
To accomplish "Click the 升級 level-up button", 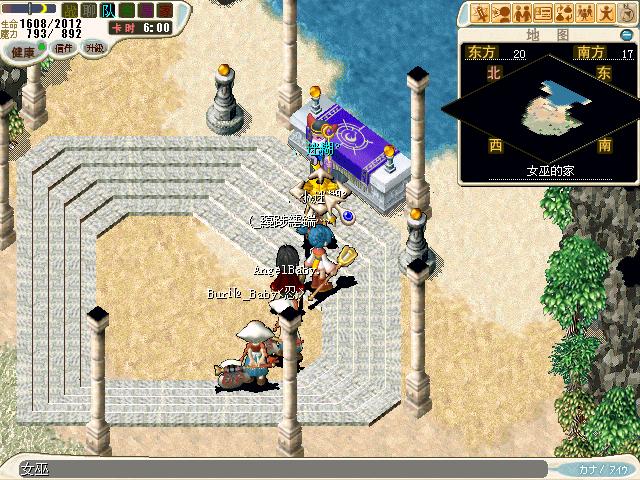I will click(95, 48).
